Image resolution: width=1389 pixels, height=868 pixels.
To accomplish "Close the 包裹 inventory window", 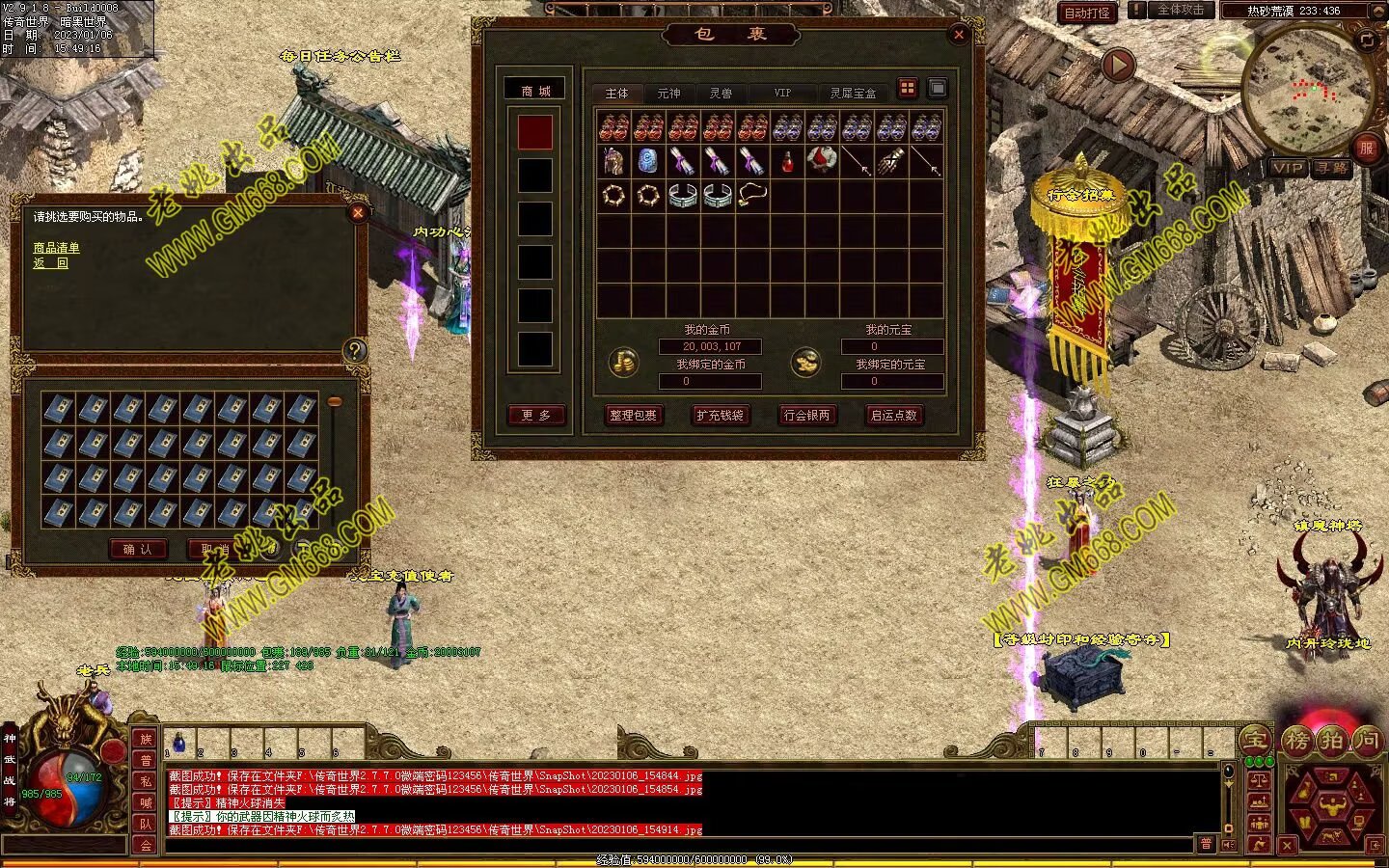I will pos(959,35).
